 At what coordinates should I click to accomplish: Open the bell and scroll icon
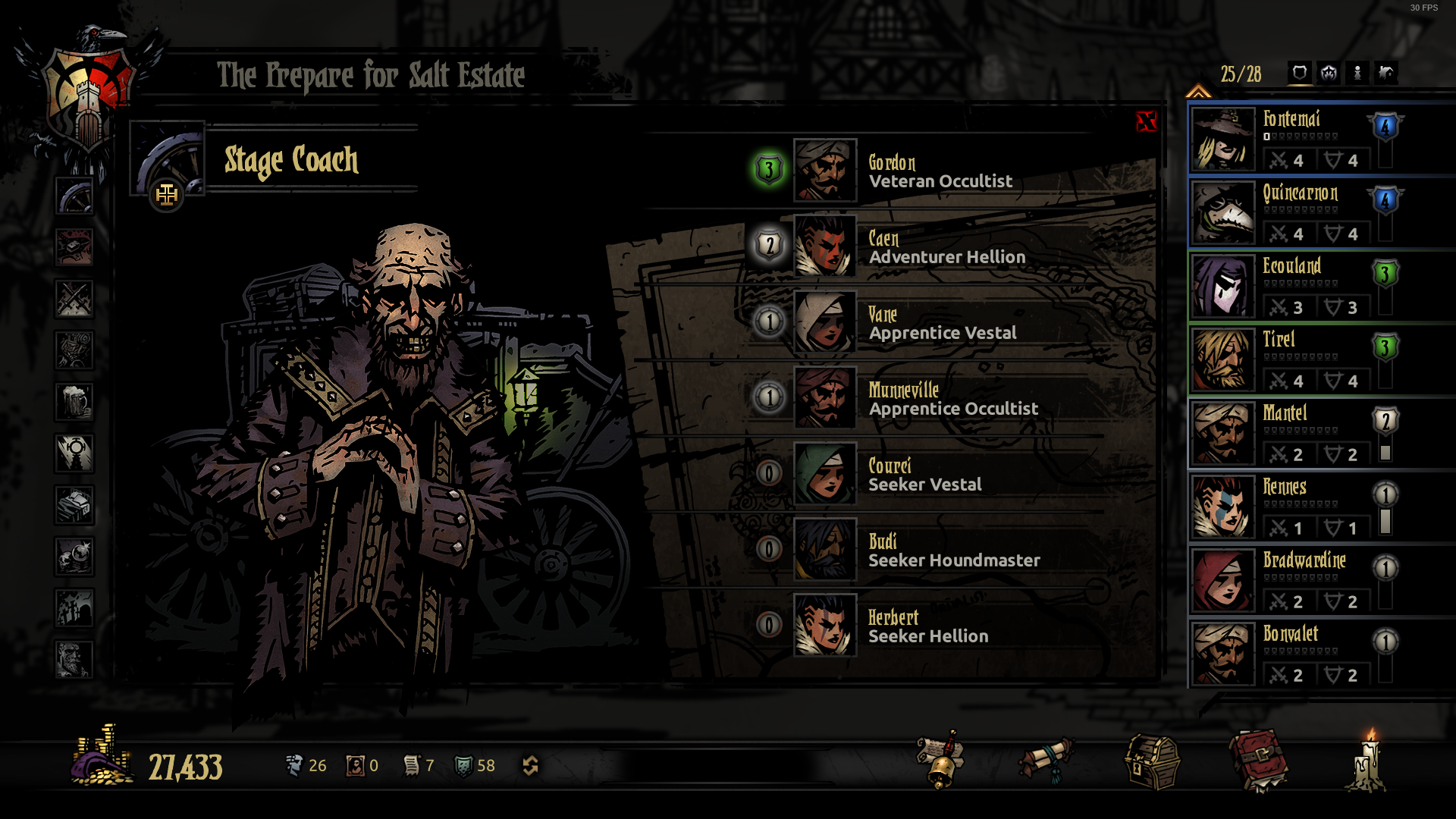(940, 761)
